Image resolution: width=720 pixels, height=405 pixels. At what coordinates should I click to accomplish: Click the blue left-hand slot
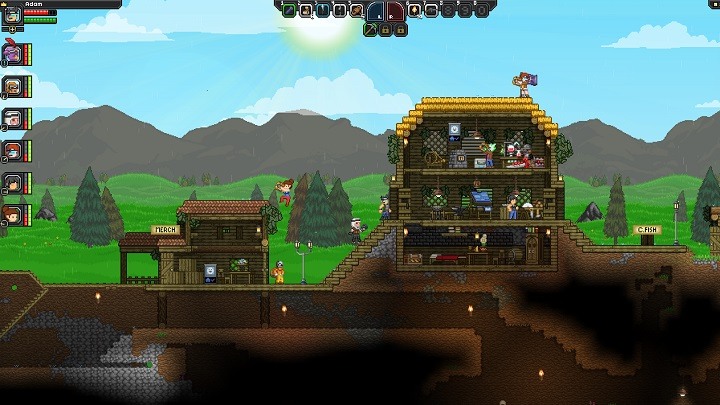(376, 12)
